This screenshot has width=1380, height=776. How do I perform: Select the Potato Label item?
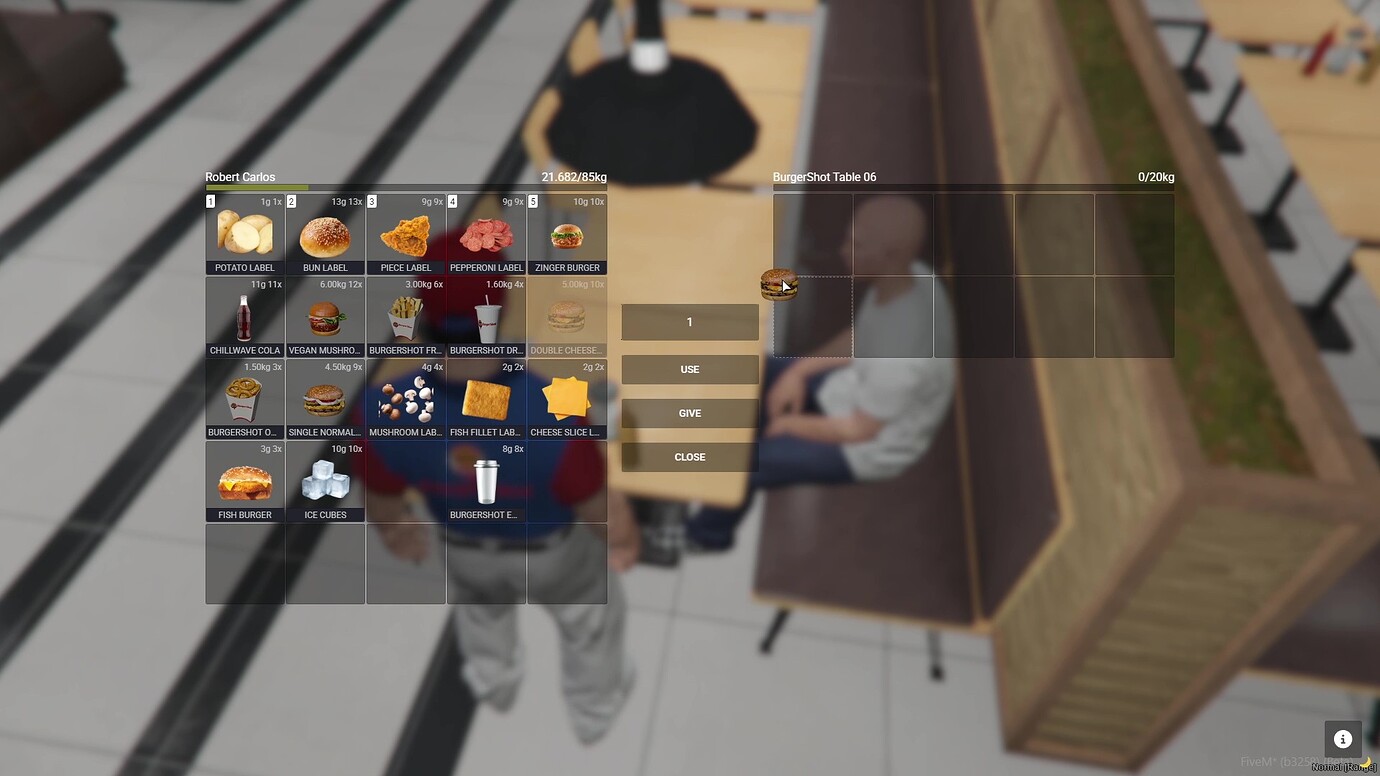tap(243, 233)
